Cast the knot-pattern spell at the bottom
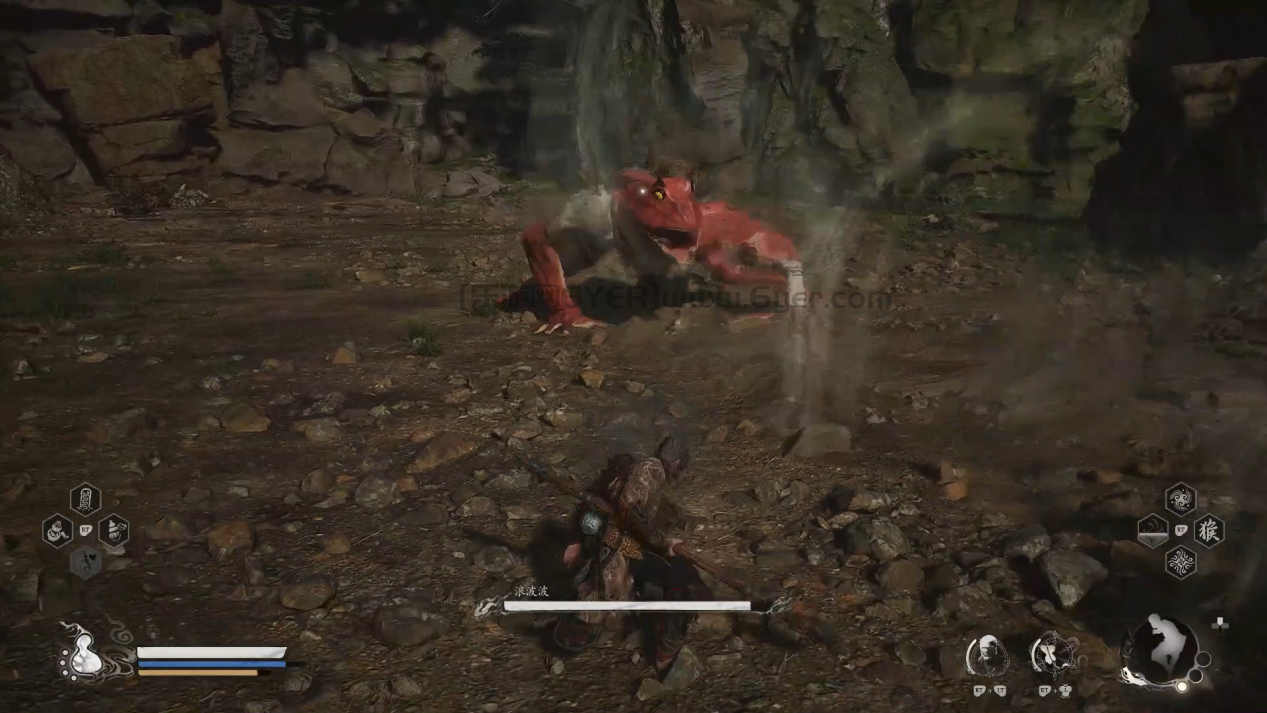This screenshot has width=1267, height=713. coord(1180,562)
